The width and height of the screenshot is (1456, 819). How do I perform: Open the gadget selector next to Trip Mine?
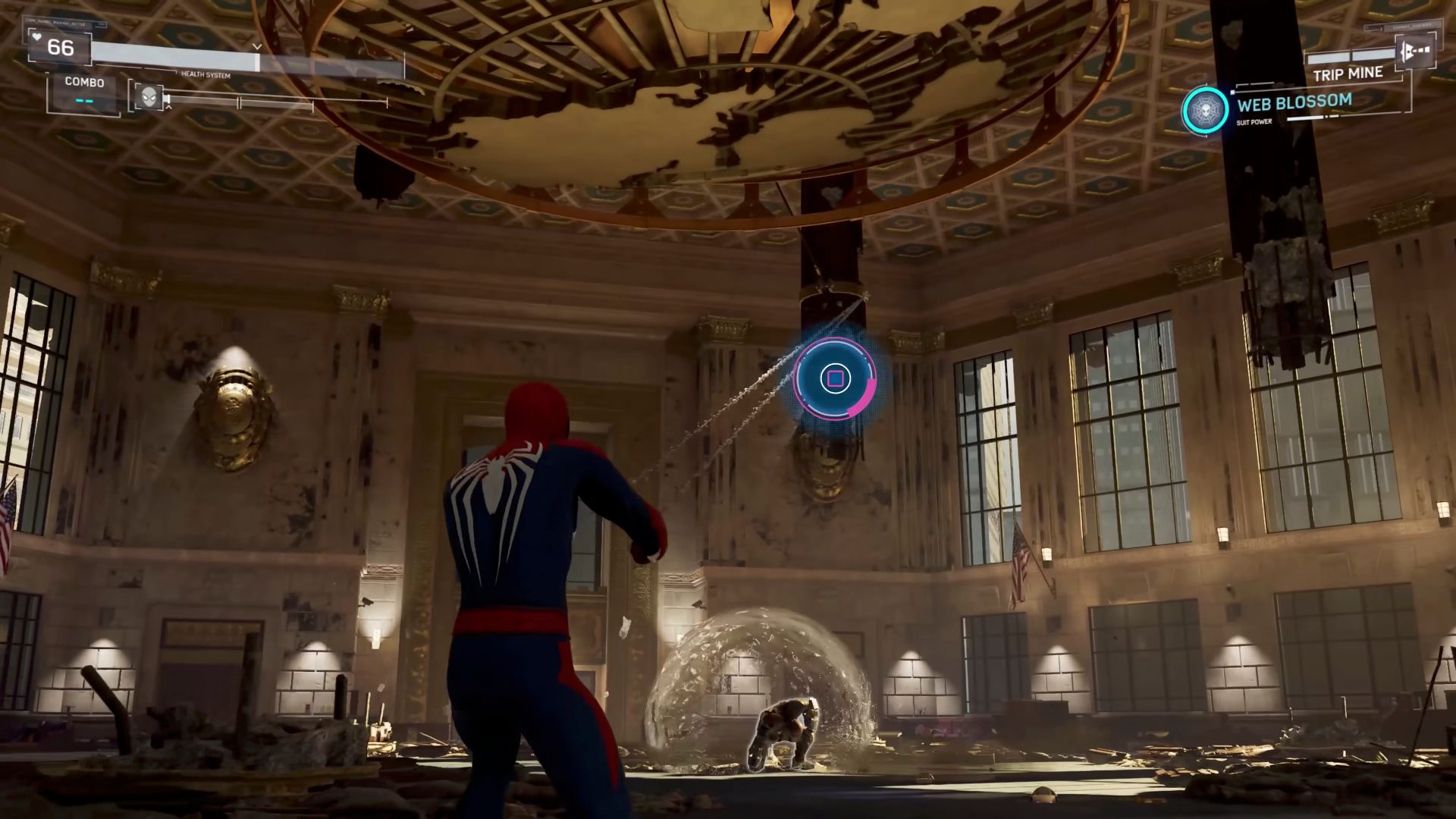click(1350, 57)
